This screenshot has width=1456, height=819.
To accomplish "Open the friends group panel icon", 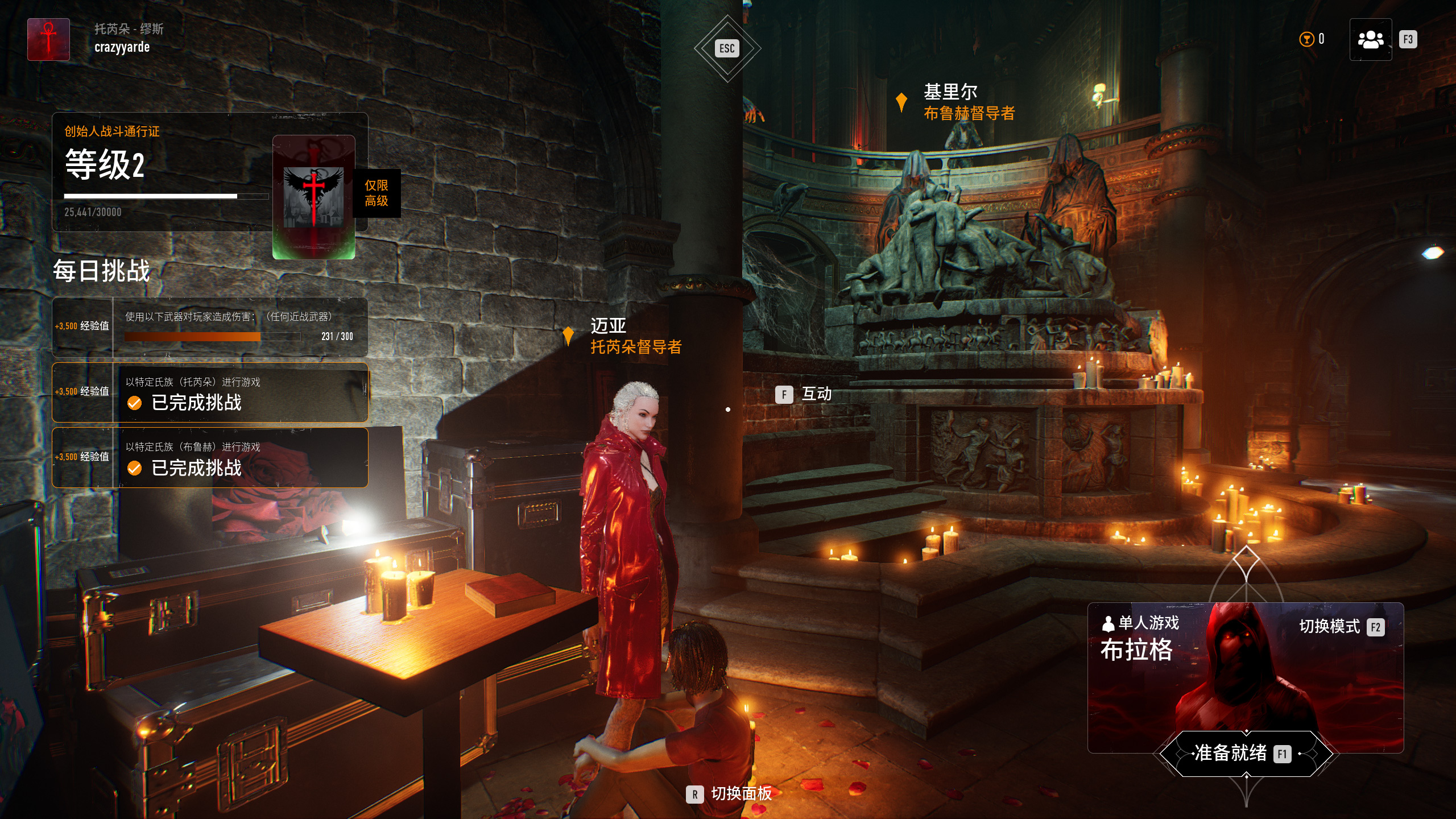I will click(1370, 40).
